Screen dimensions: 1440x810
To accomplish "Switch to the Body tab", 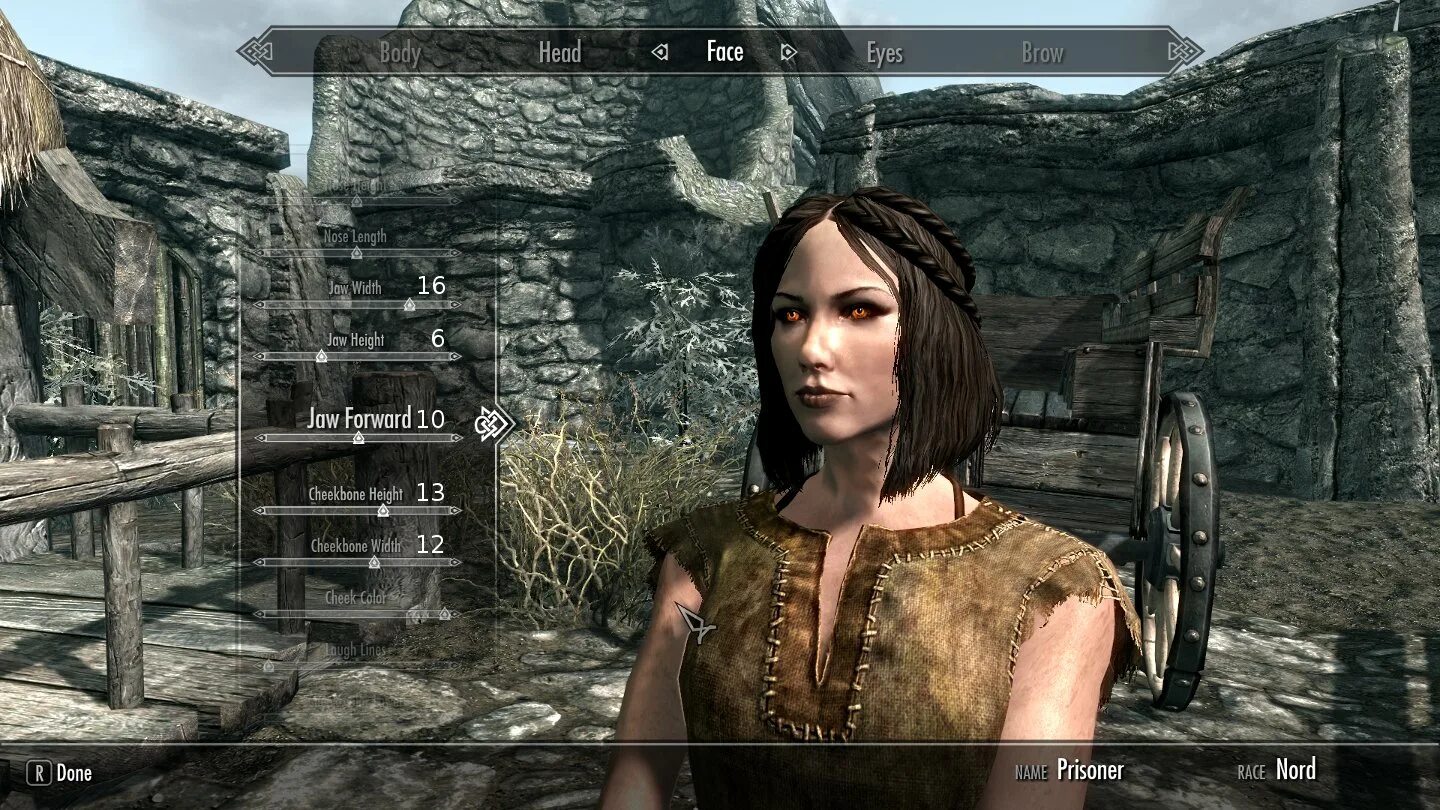I will click(x=399, y=53).
